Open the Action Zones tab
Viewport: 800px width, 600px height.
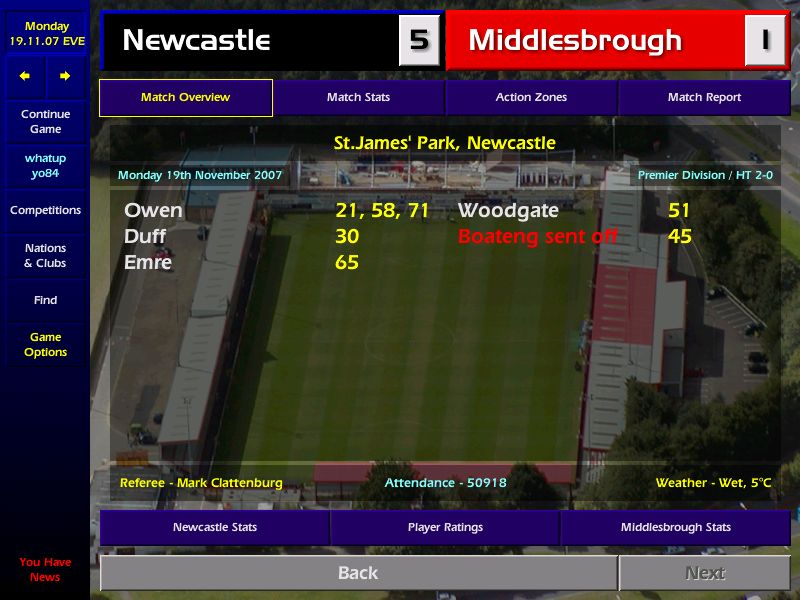click(531, 98)
